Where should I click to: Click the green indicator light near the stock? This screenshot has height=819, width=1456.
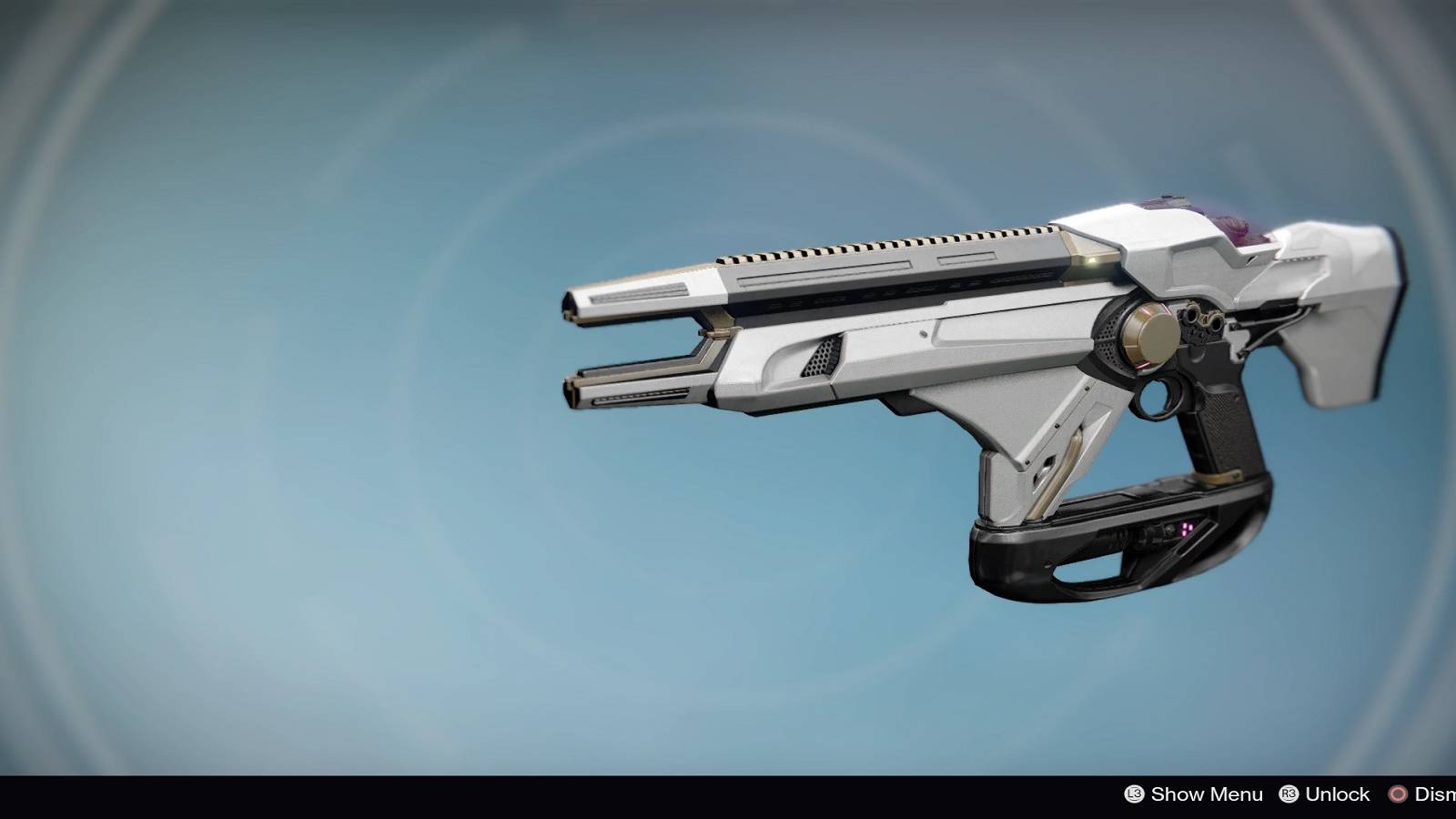coord(1093,260)
